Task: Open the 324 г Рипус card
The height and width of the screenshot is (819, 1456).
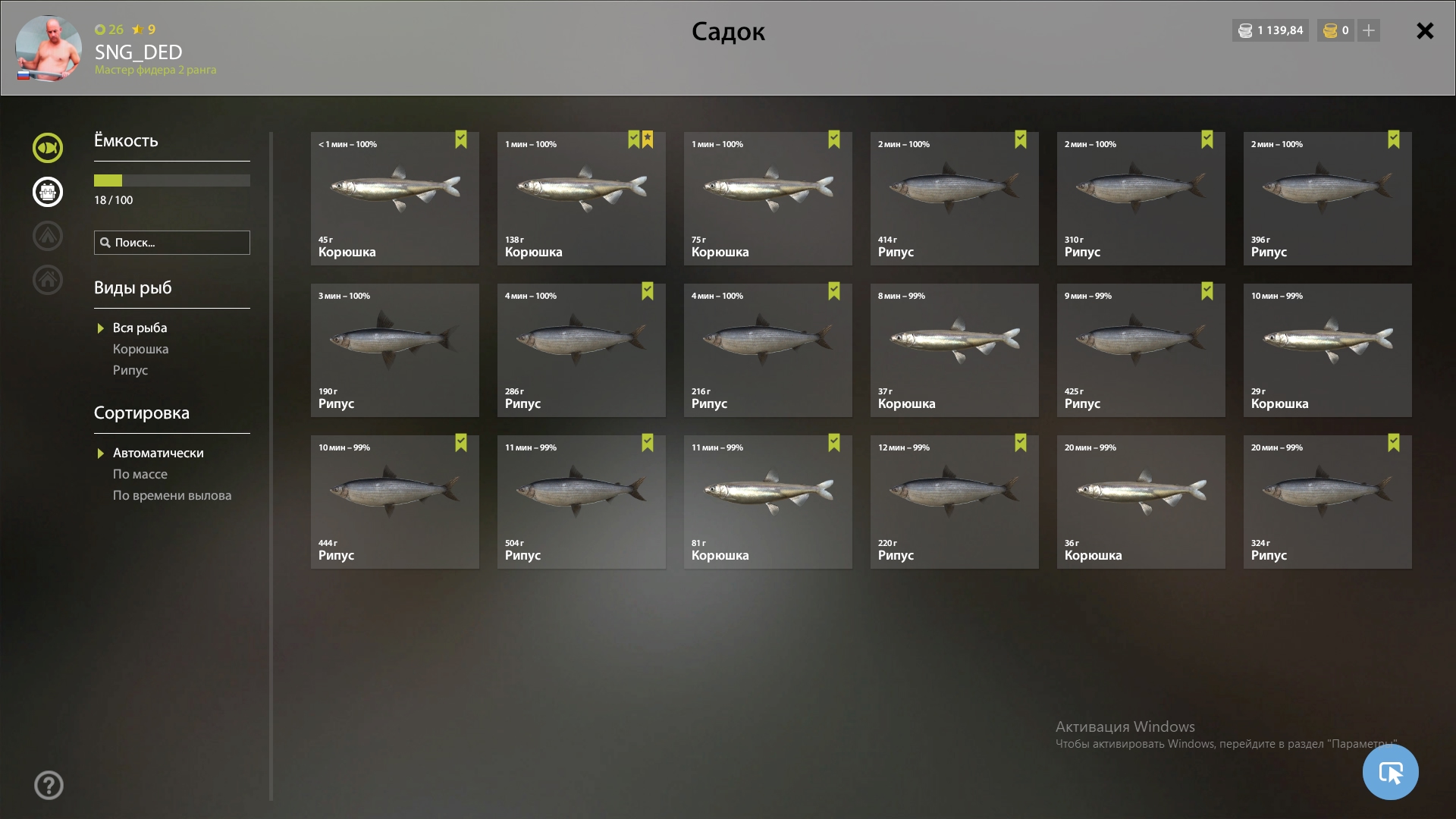Action: tap(1327, 502)
